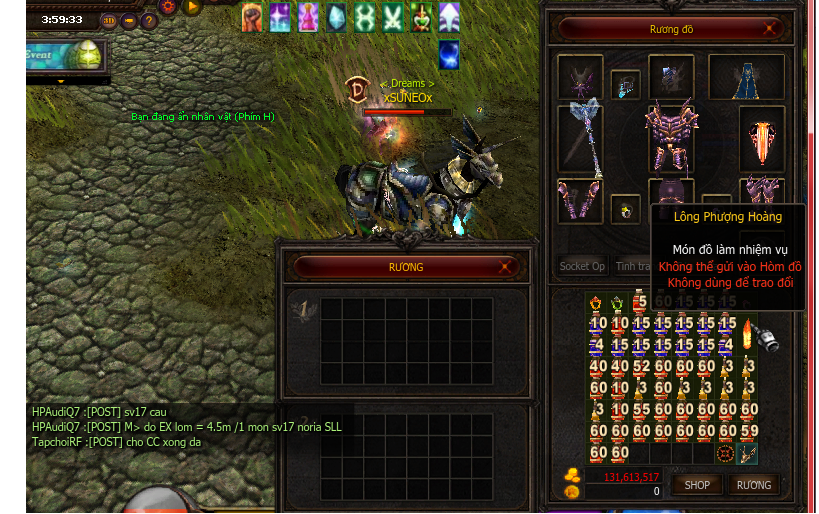
Task: Select the equipped staff weapon slot
Action: coord(582,137)
